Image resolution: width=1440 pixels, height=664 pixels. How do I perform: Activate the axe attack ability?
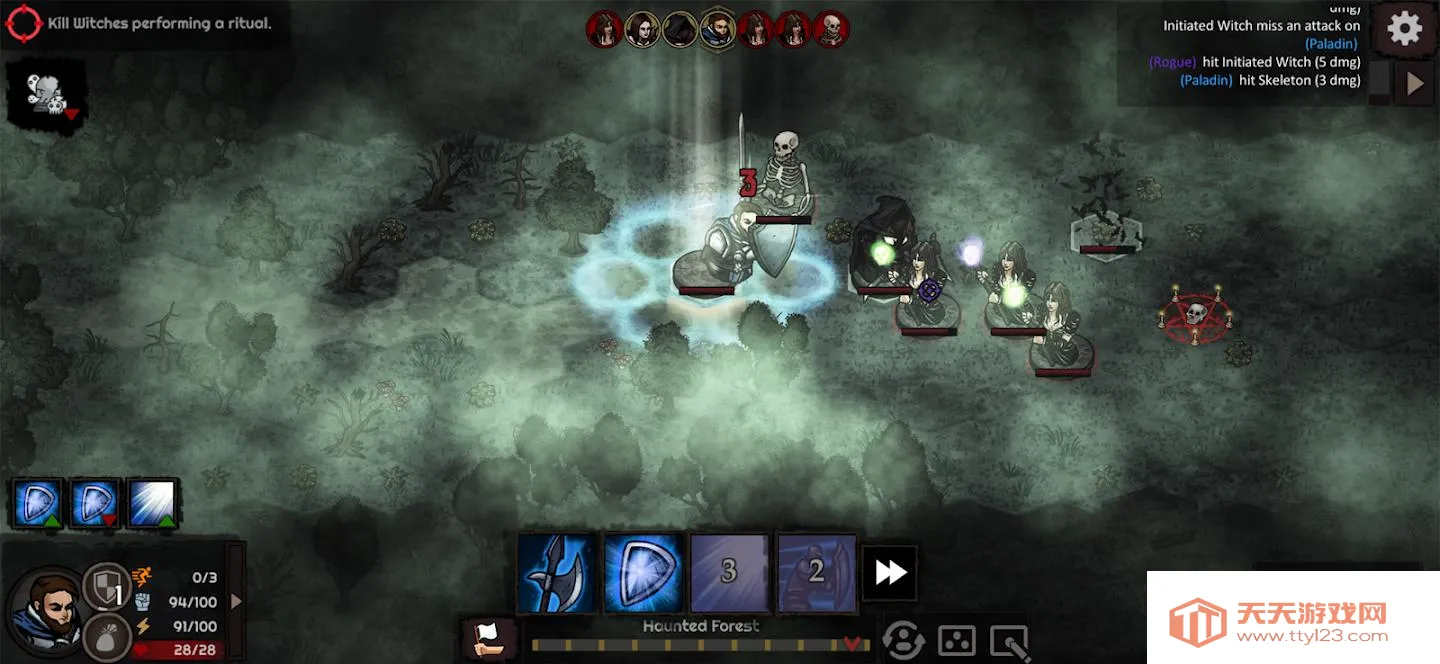557,573
